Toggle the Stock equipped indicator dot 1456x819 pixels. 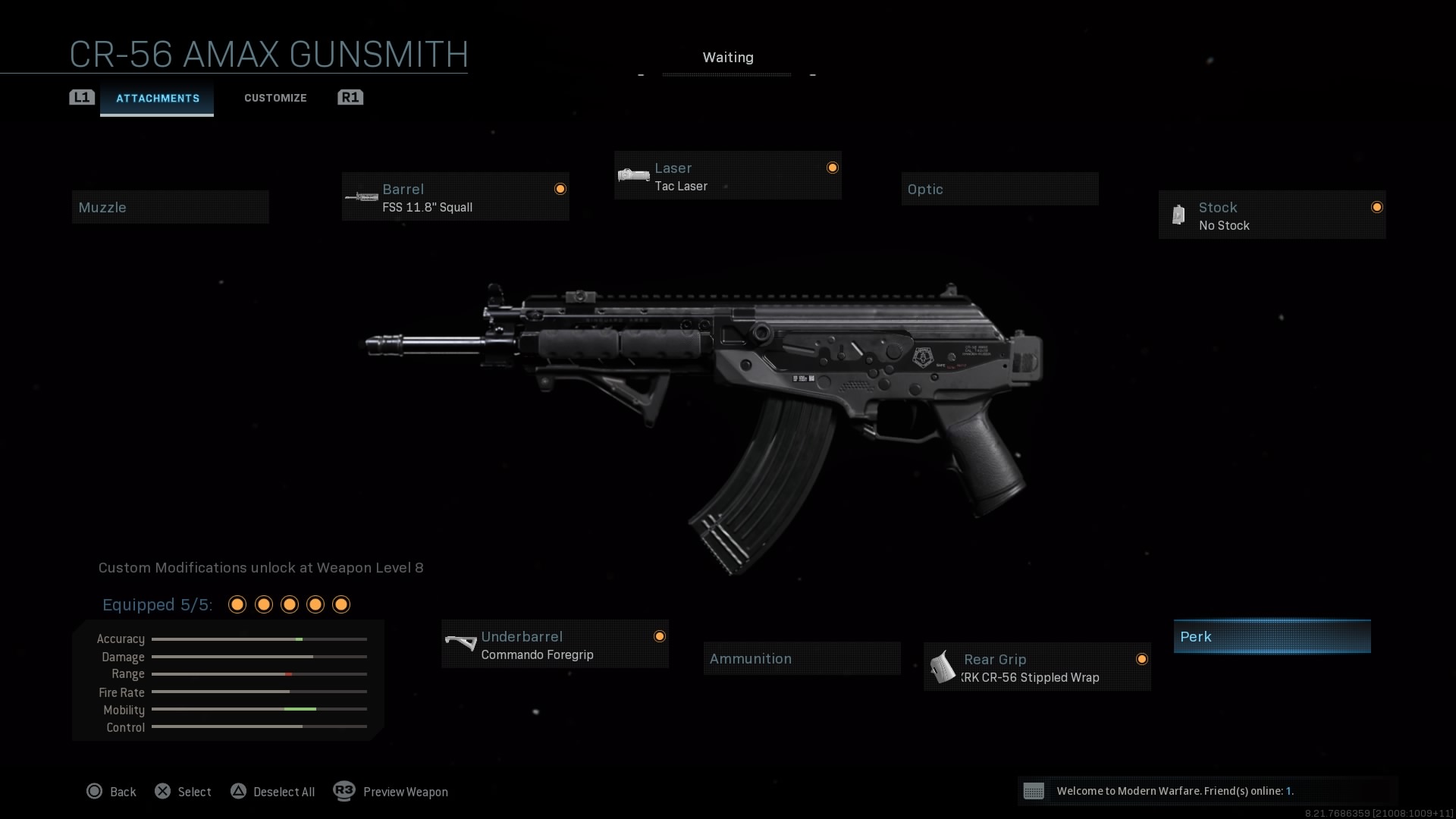coord(1376,206)
